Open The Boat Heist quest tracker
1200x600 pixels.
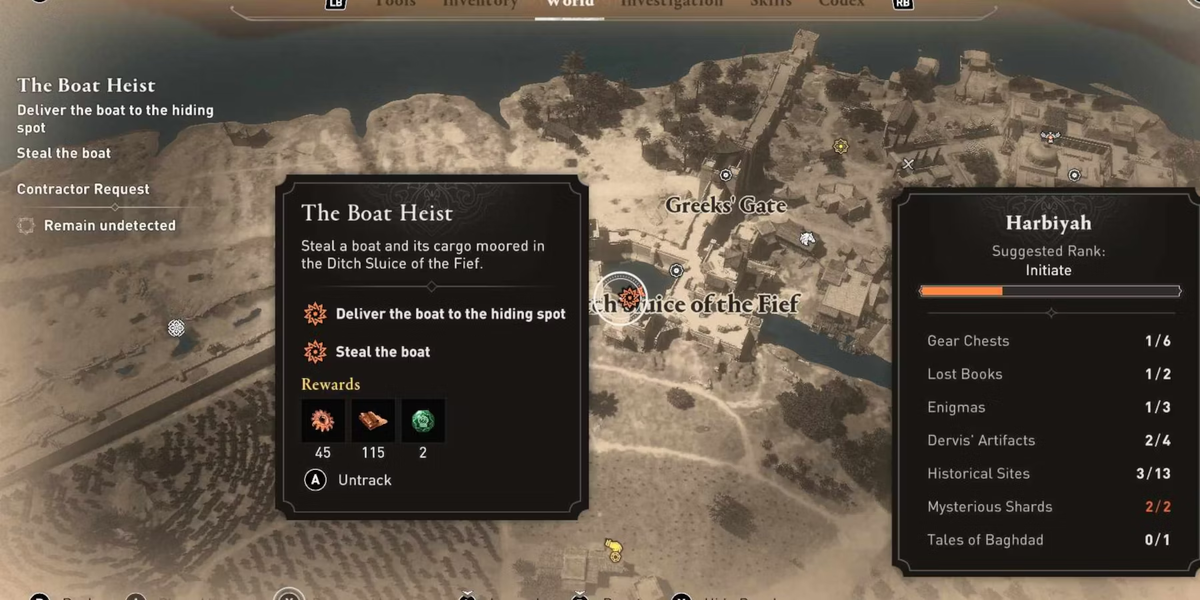click(x=86, y=86)
